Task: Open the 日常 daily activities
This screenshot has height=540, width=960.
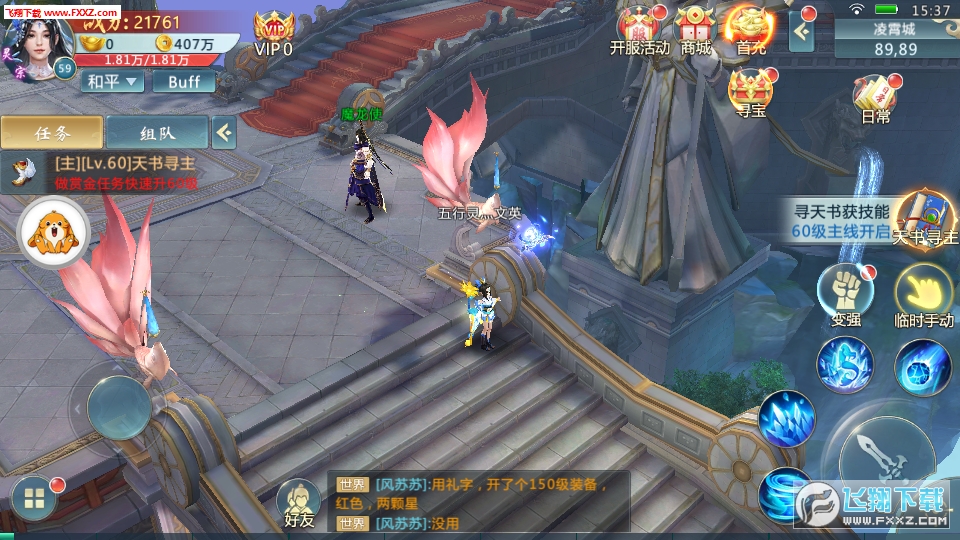Action: pyautogui.click(x=874, y=99)
